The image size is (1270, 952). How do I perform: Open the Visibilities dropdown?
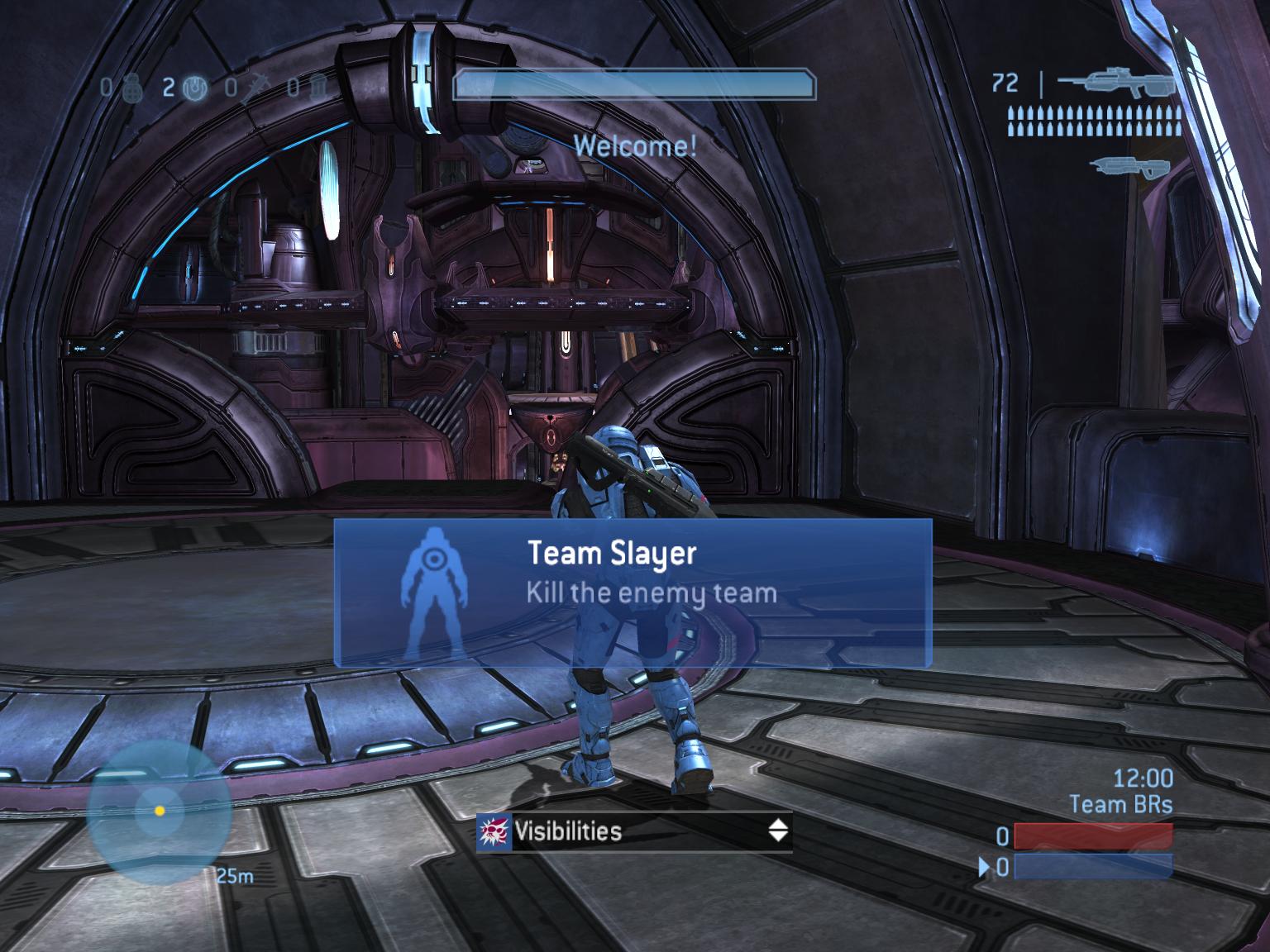point(633,831)
